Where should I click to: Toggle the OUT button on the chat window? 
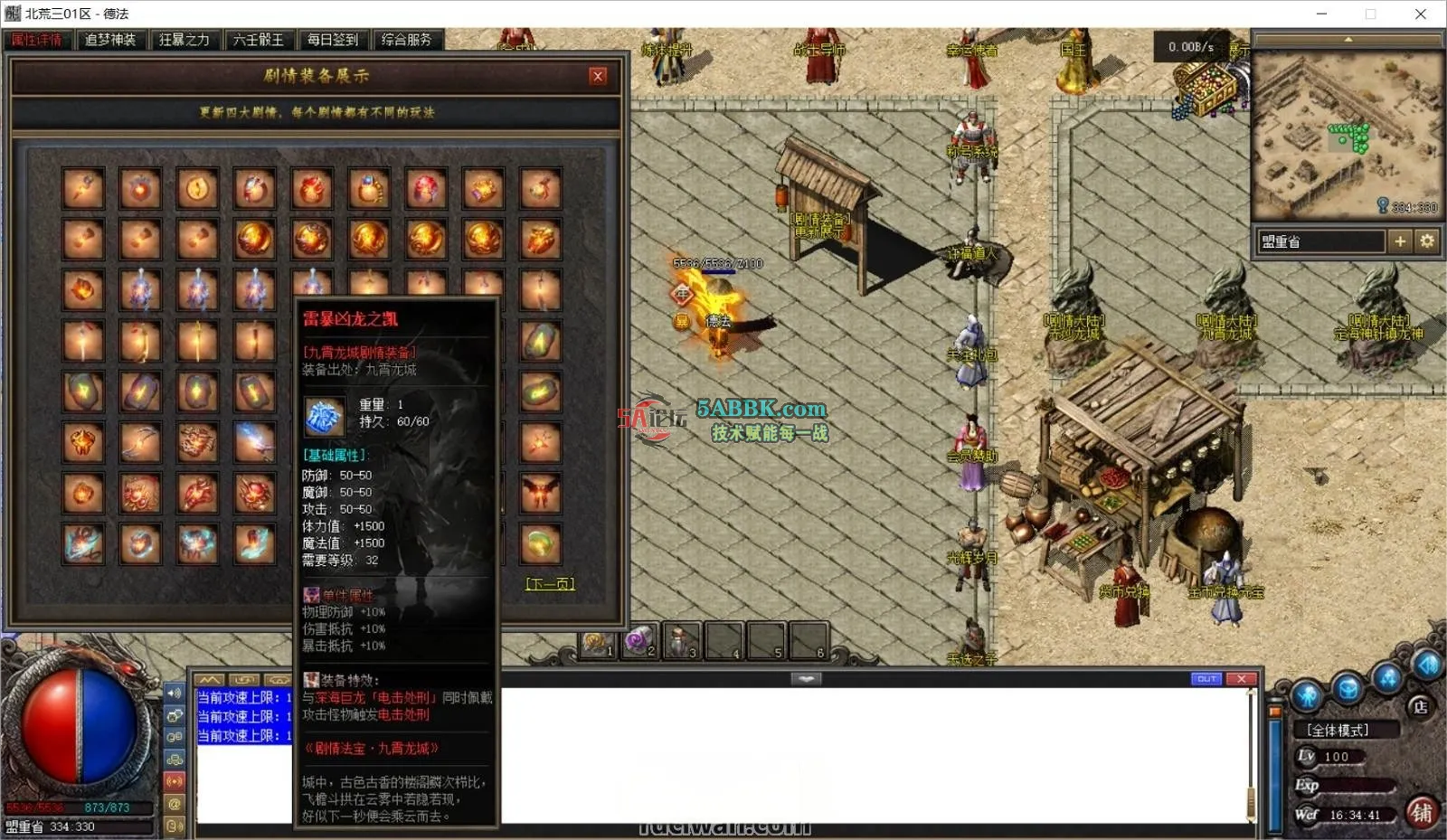1206,678
